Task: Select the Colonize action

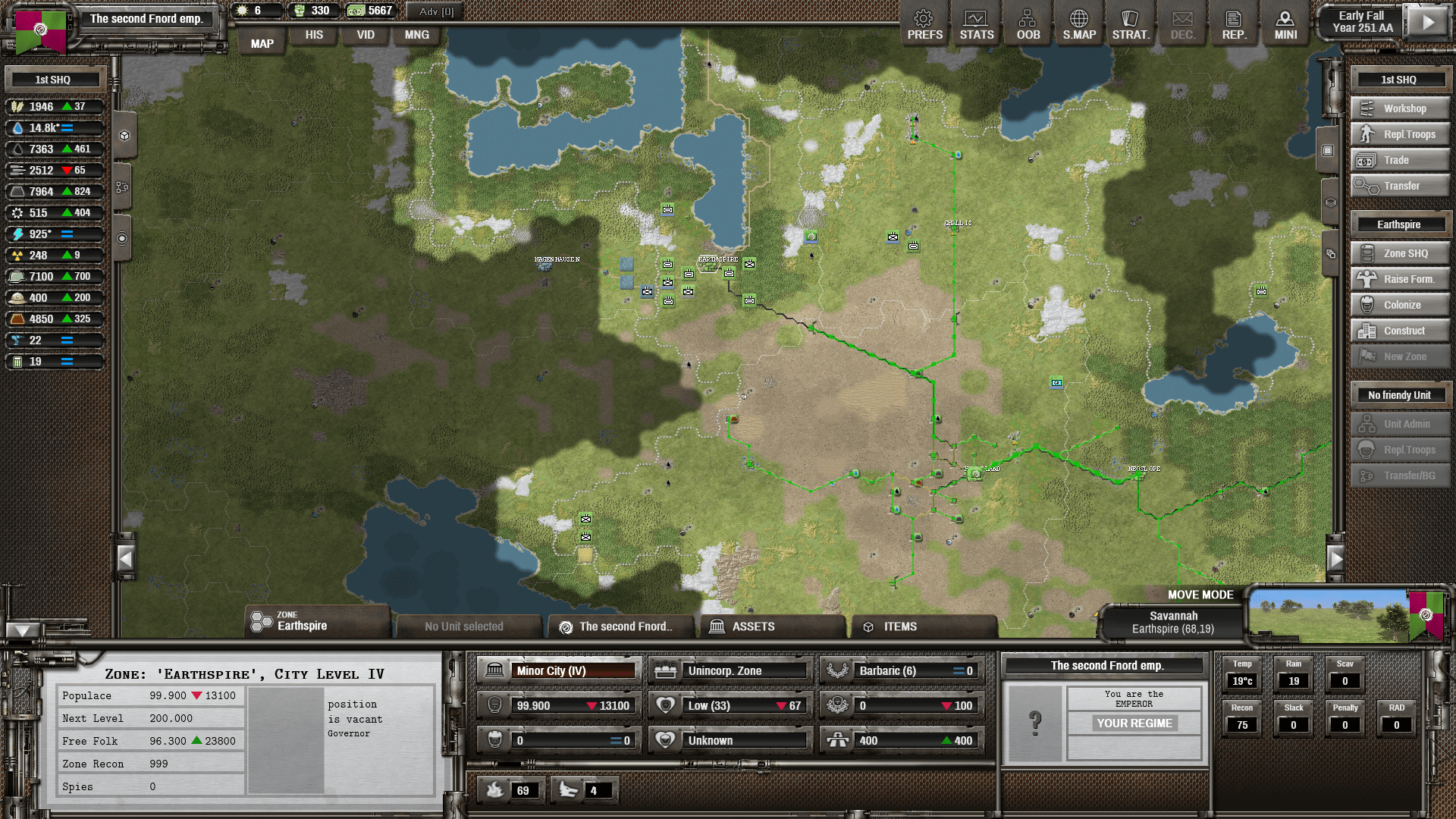Action: click(1400, 305)
